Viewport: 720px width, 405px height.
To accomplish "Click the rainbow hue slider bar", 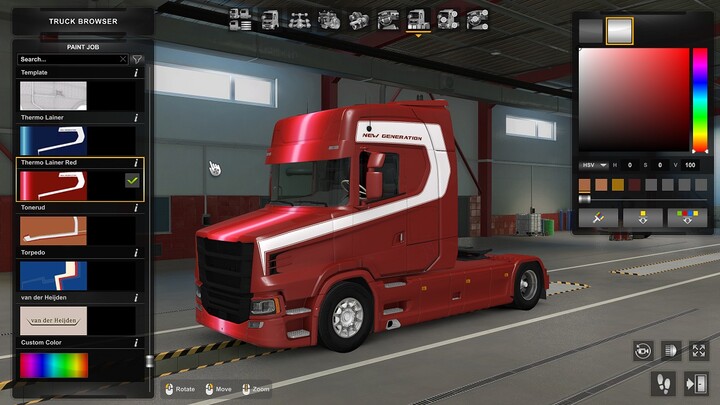I will pyautogui.click(x=700, y=100).
